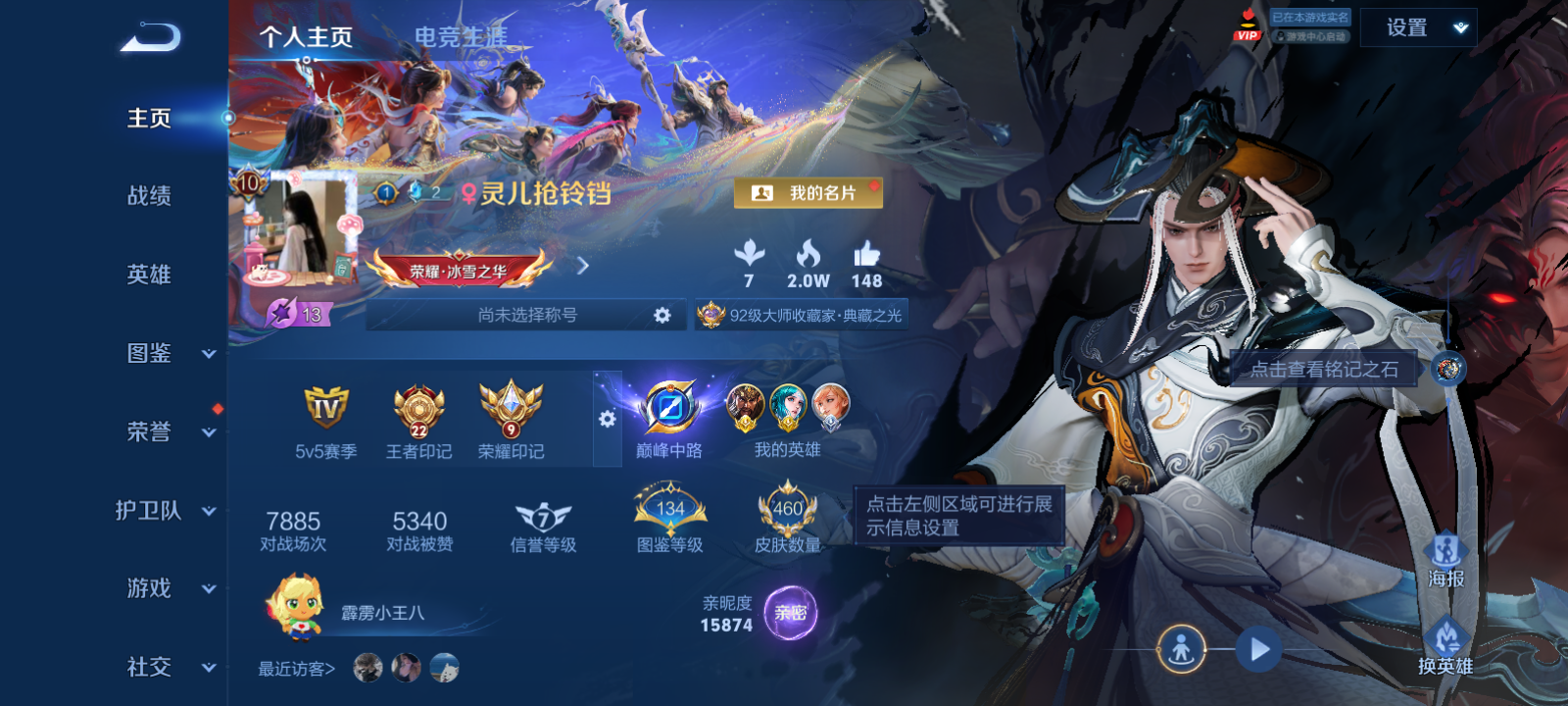The height and width of the screenshot is (706, 1568).
Task: Click the 皮肤数量 skin count emblem
Action: [x=787, y=507]
